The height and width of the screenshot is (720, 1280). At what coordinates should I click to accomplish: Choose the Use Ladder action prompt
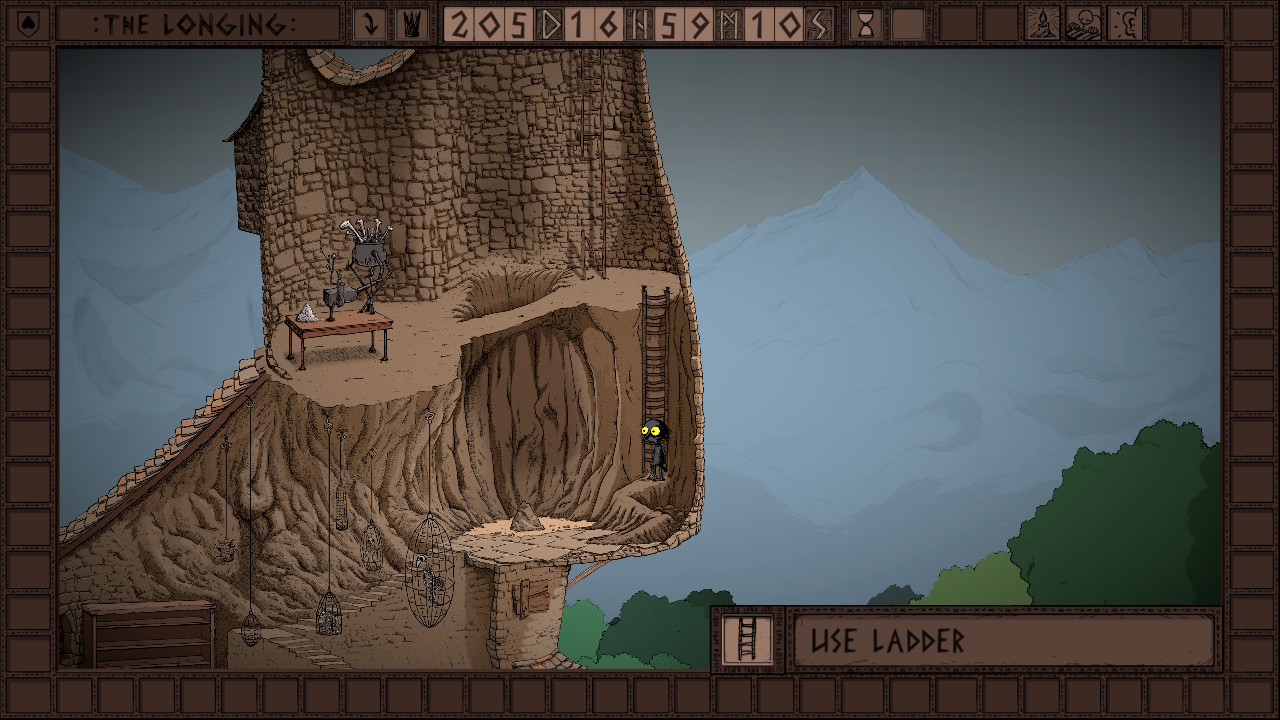(x=1003, y=640)
